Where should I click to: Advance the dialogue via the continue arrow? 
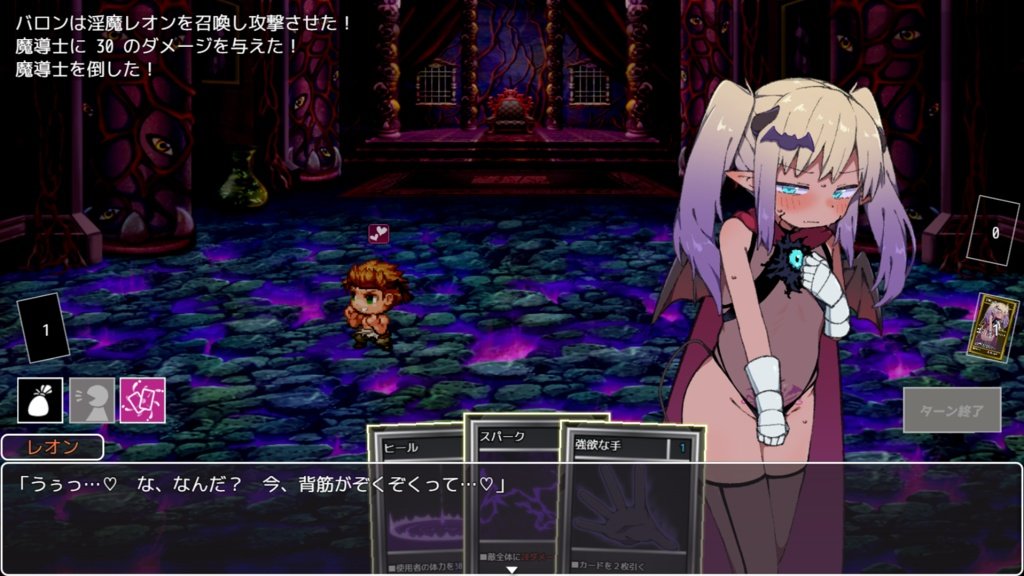pos(512,569)
